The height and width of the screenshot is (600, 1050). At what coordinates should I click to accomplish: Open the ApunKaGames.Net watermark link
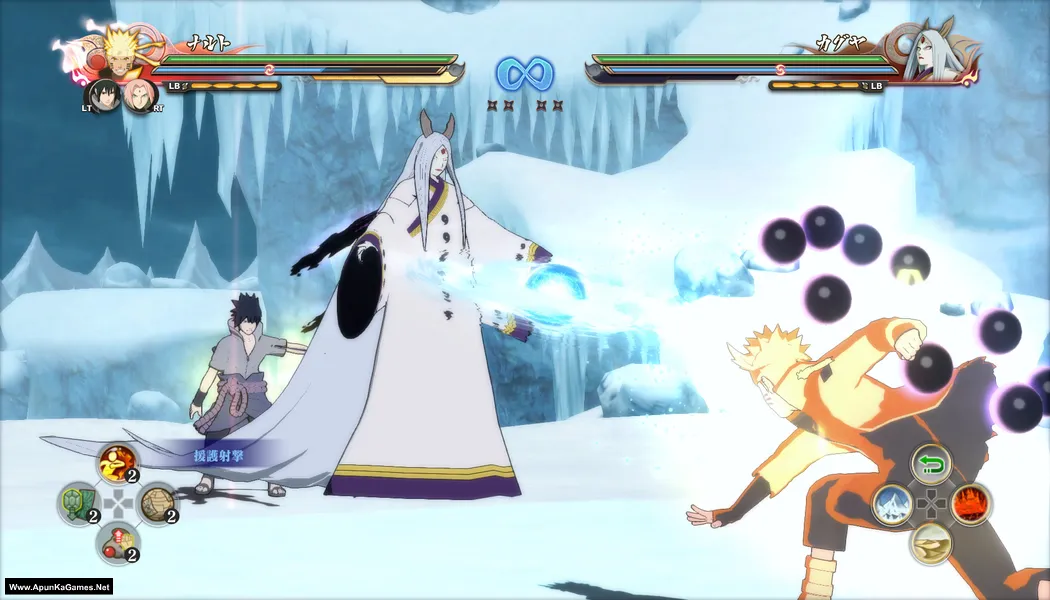point(58,587)
